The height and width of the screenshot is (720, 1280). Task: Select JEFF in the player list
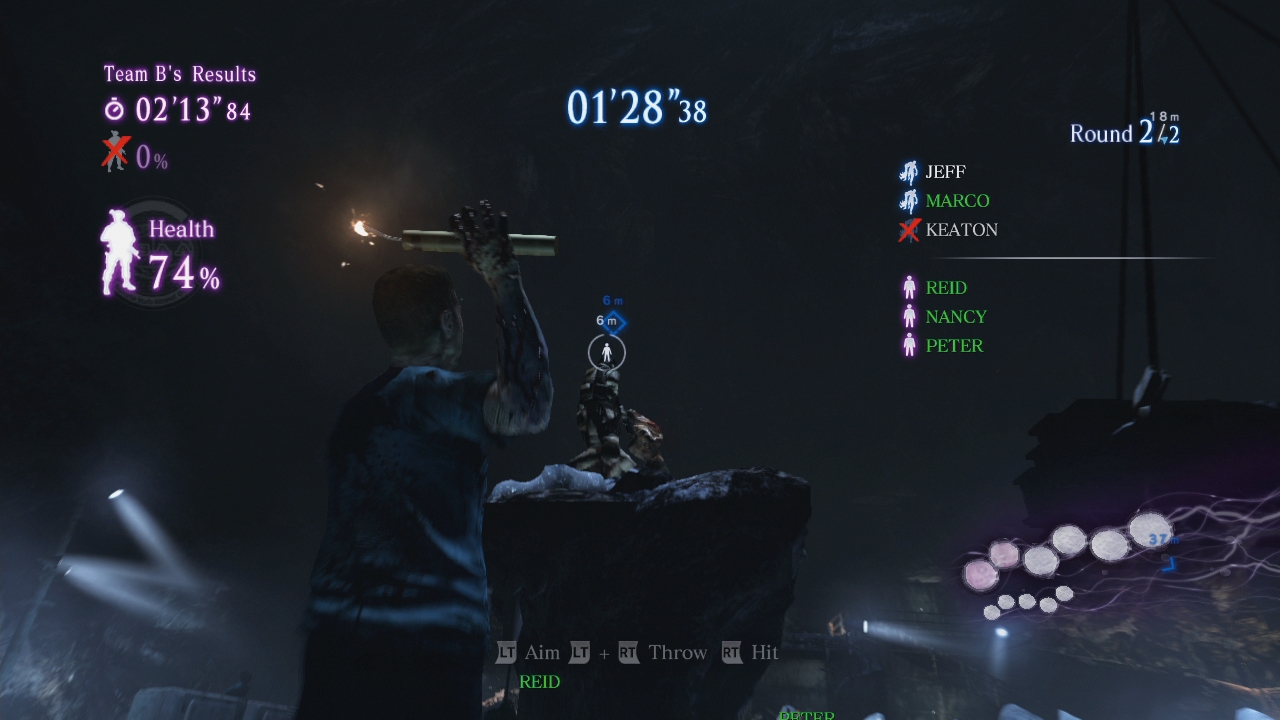click(945, 172)
